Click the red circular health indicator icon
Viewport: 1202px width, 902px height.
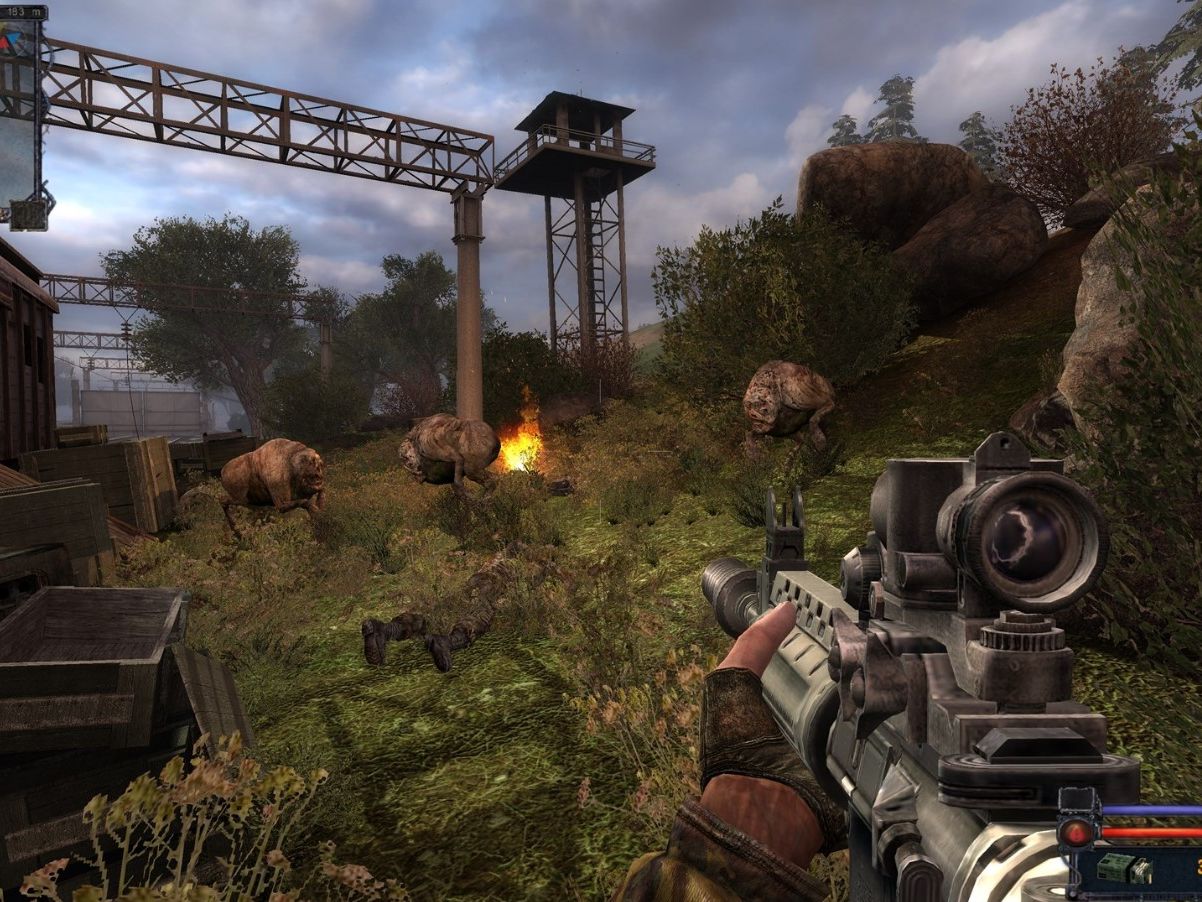pyautogui.click(x=1077, y=832)
